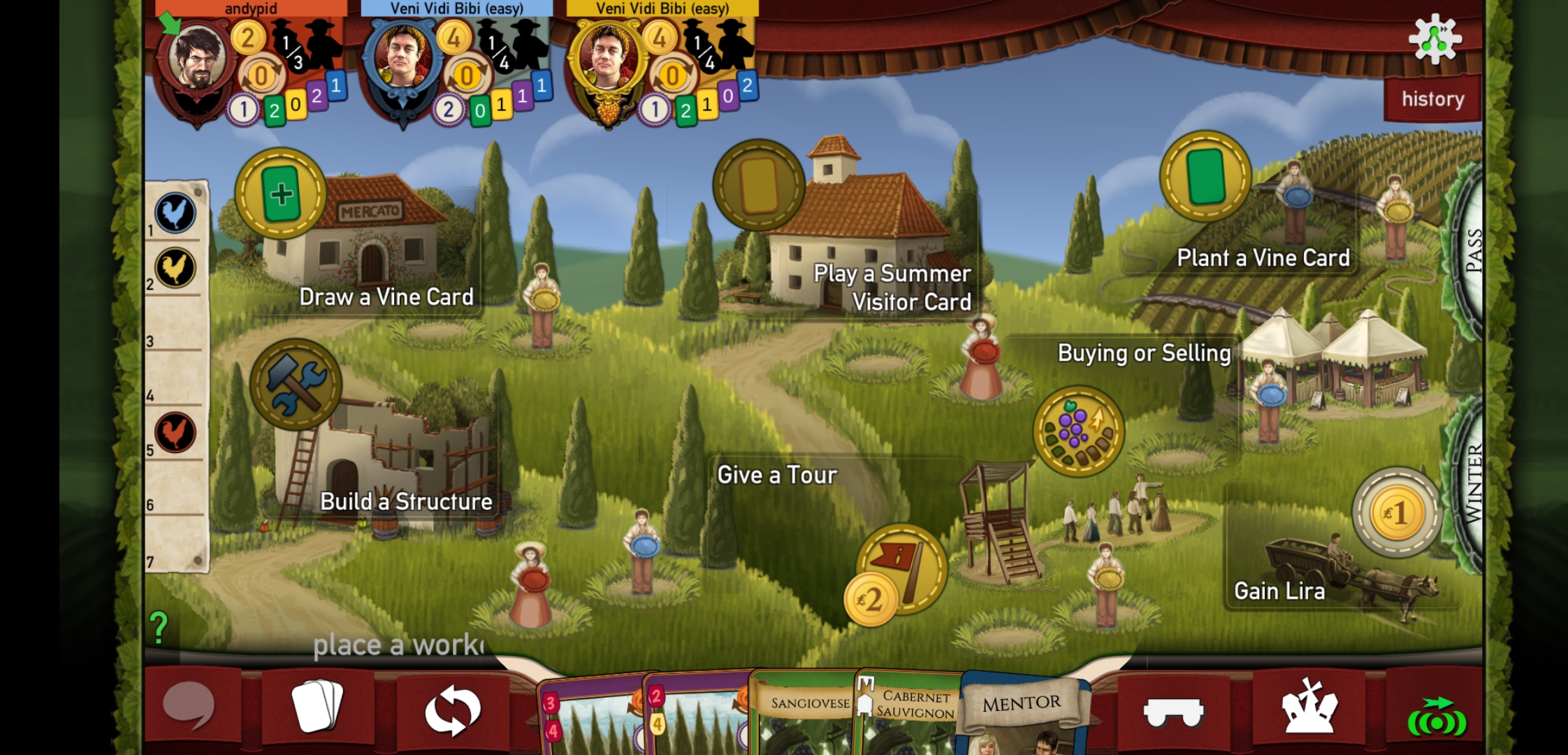The image size is (1568, 755).
Task: Click the circular arrows button
Action: [453, 710]
